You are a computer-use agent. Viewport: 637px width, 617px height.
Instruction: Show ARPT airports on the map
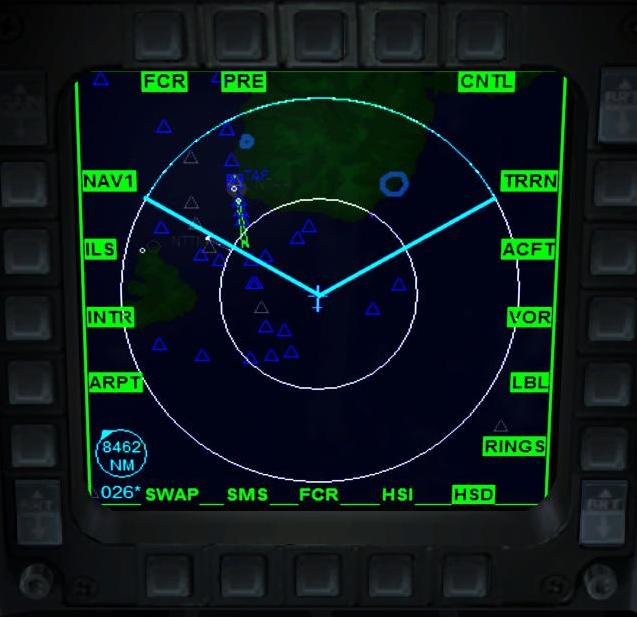click(115, 383)
